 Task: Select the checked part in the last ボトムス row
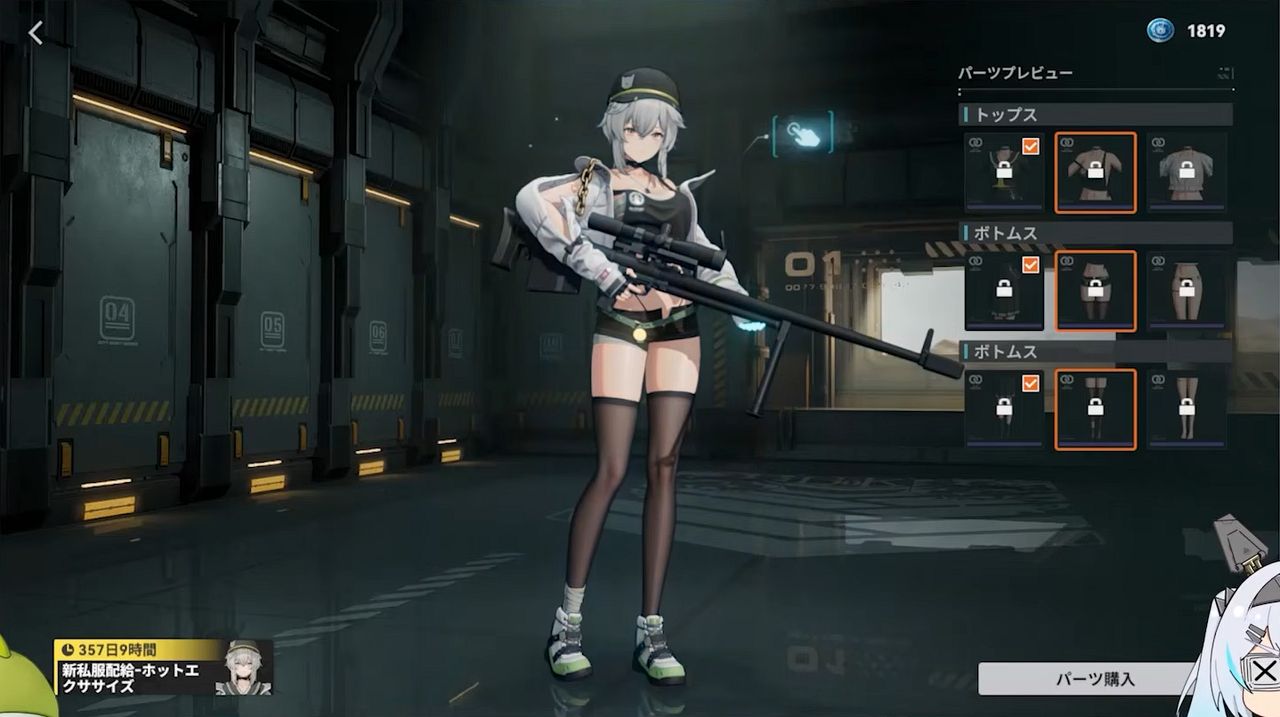1004,409
